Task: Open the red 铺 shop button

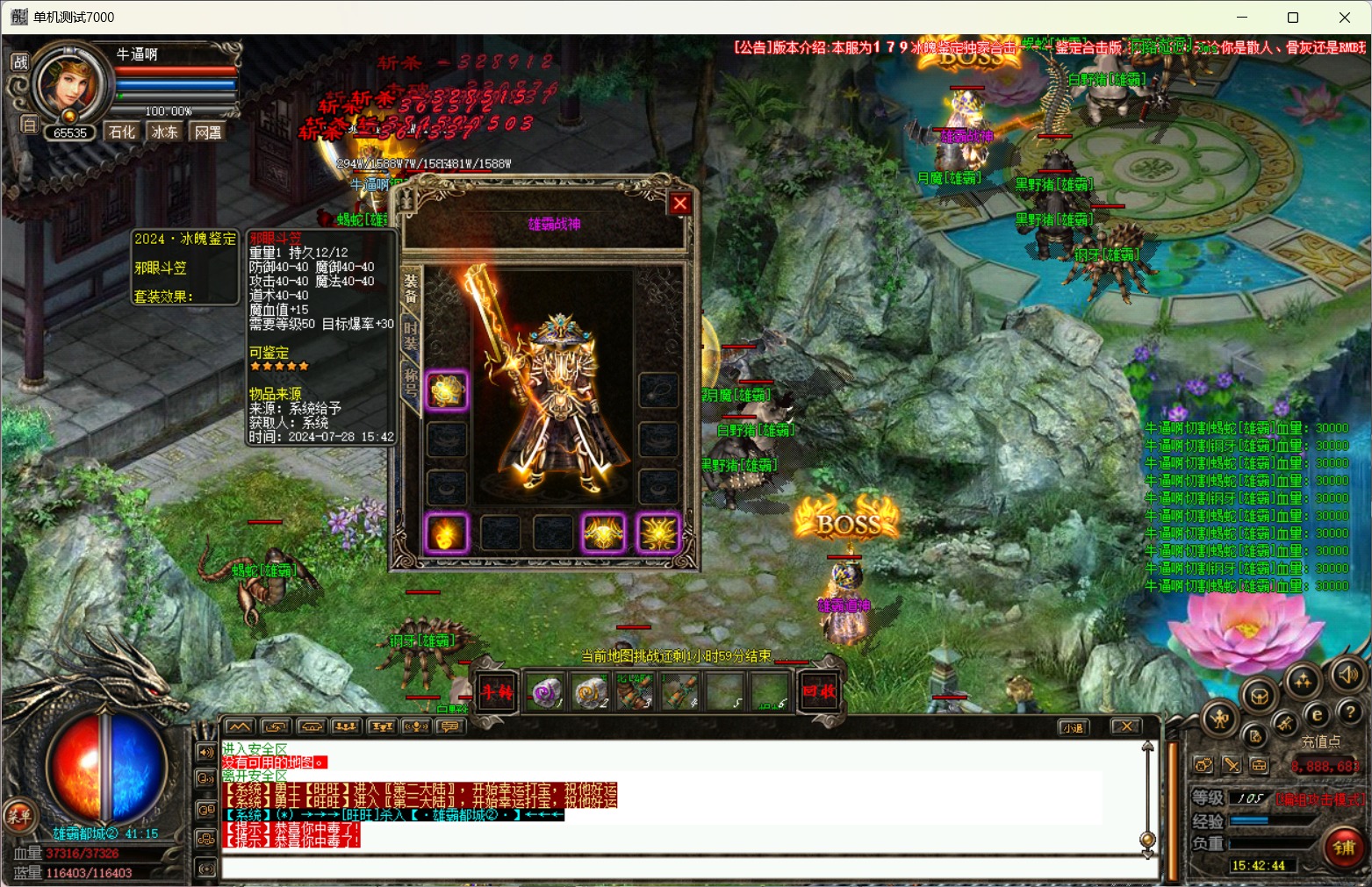Action: coord(1344,848)
